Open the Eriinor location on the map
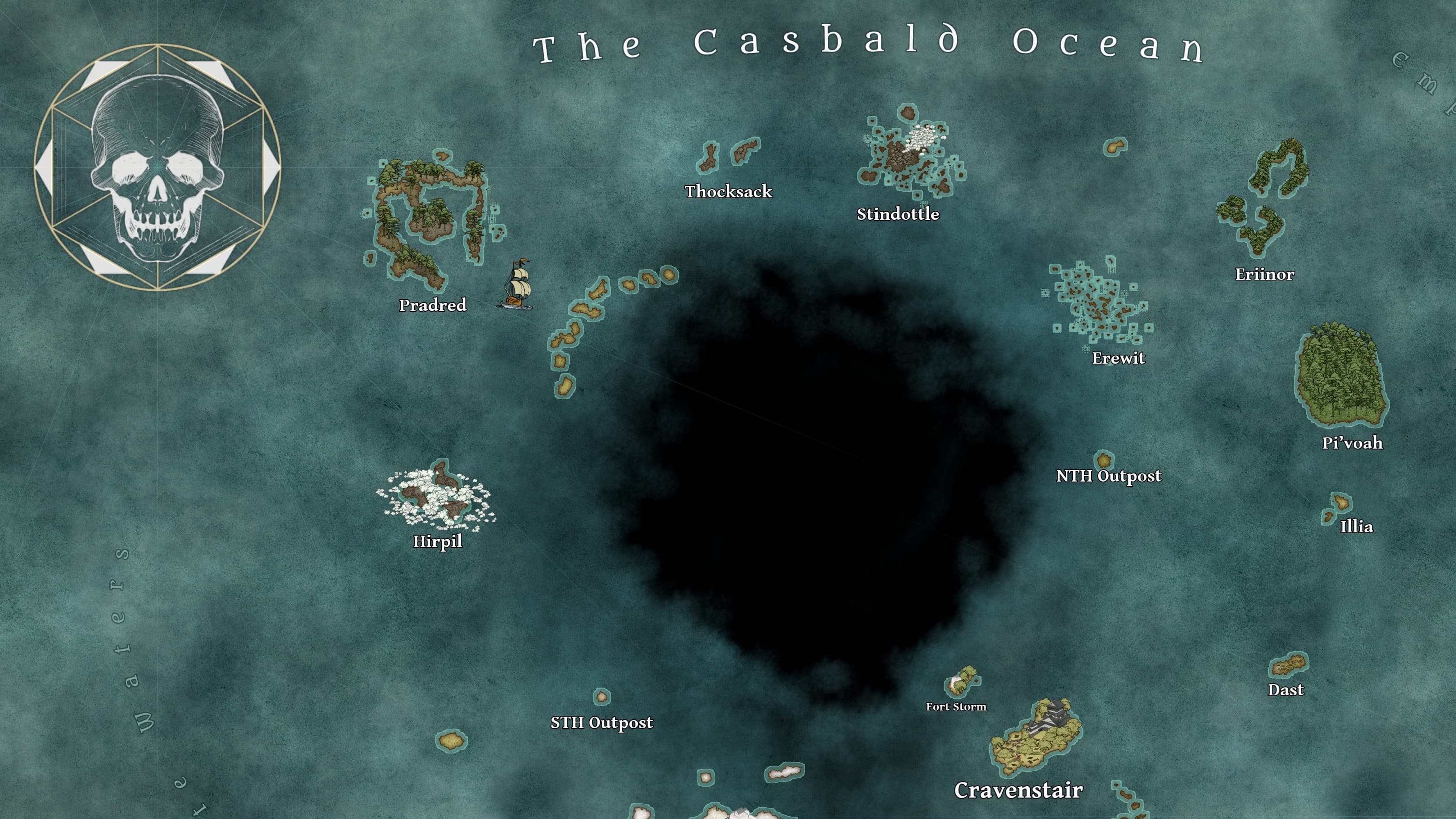Viewport: 1456px width, 819px height. [x=1264, y=274]
